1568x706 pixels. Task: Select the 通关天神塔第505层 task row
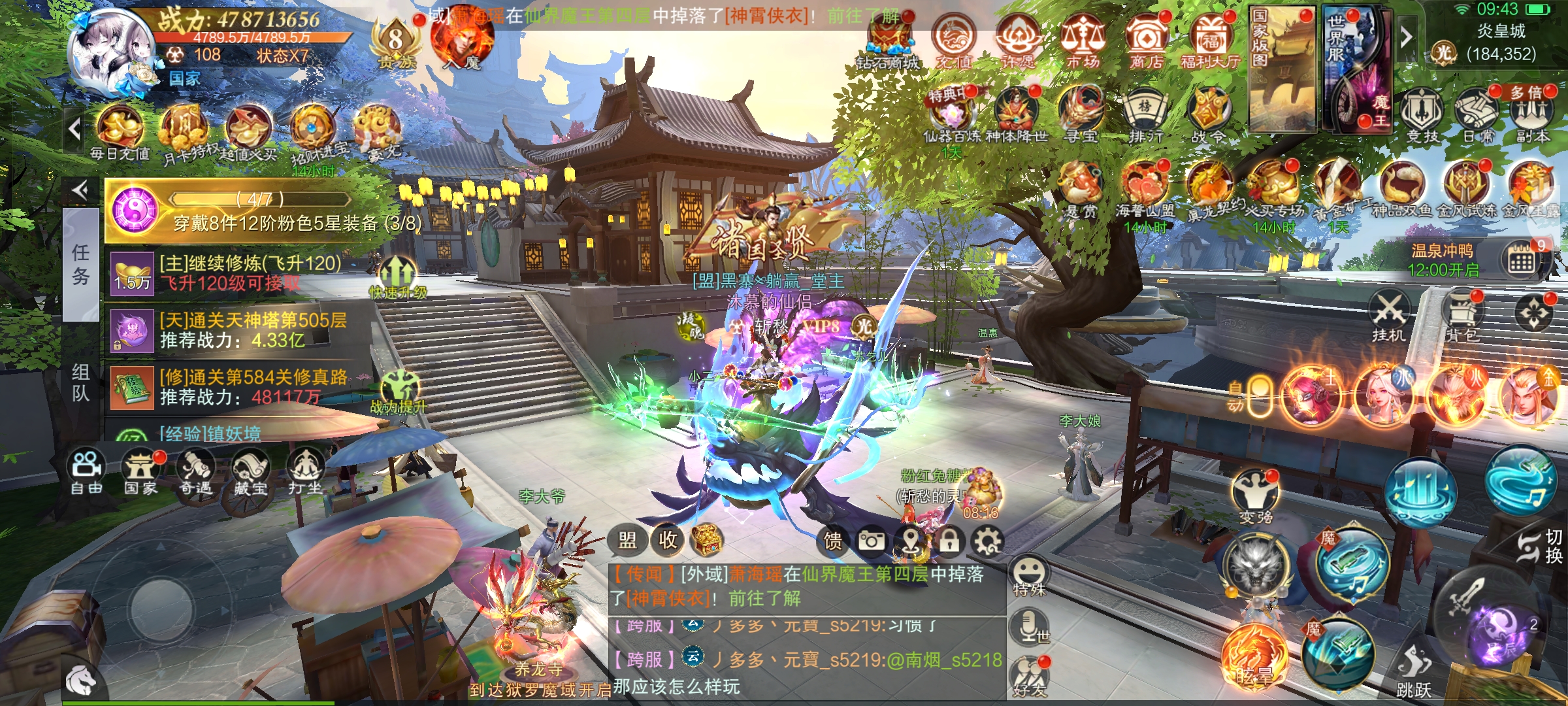pyautogui.click(x=248, y=330)
